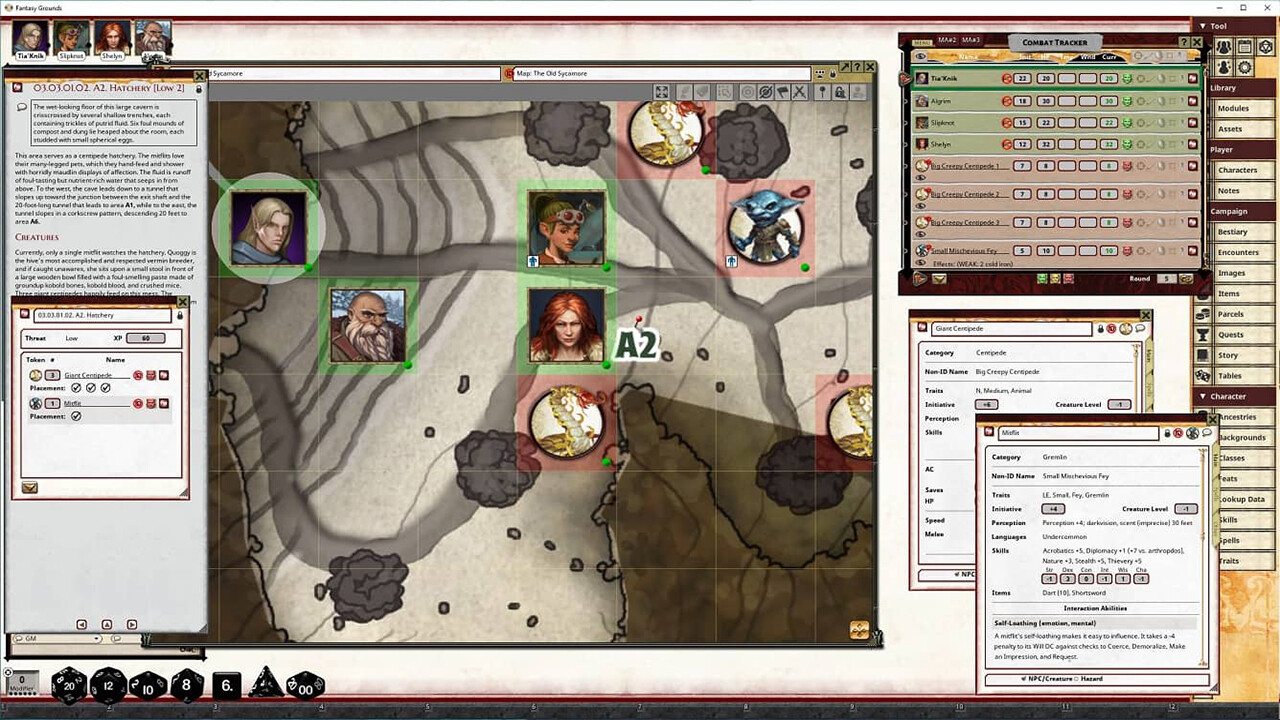
Task: Toggle the placement checkmark for the Mitflit token
Action: 77,415
